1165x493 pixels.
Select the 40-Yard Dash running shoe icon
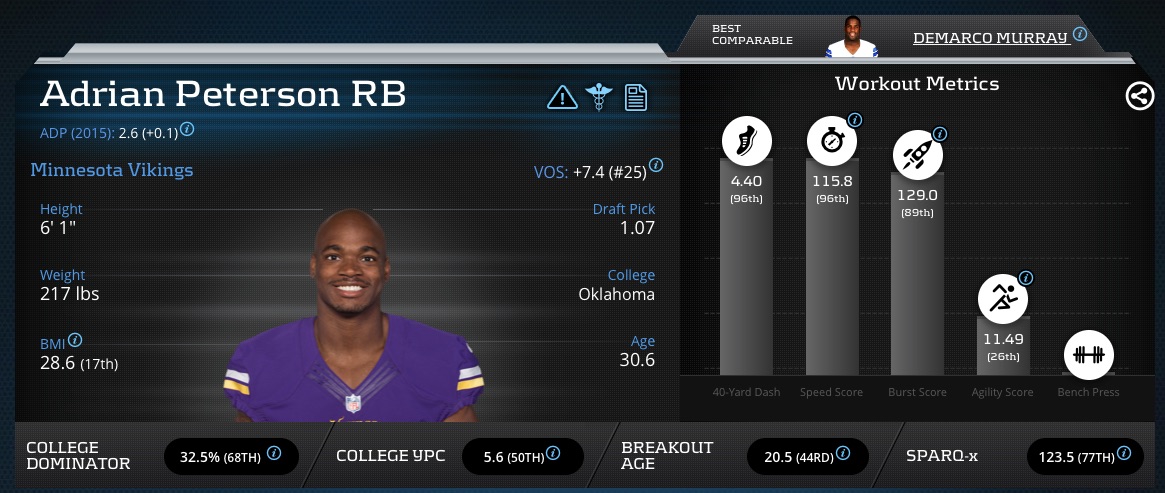(746, 142)
